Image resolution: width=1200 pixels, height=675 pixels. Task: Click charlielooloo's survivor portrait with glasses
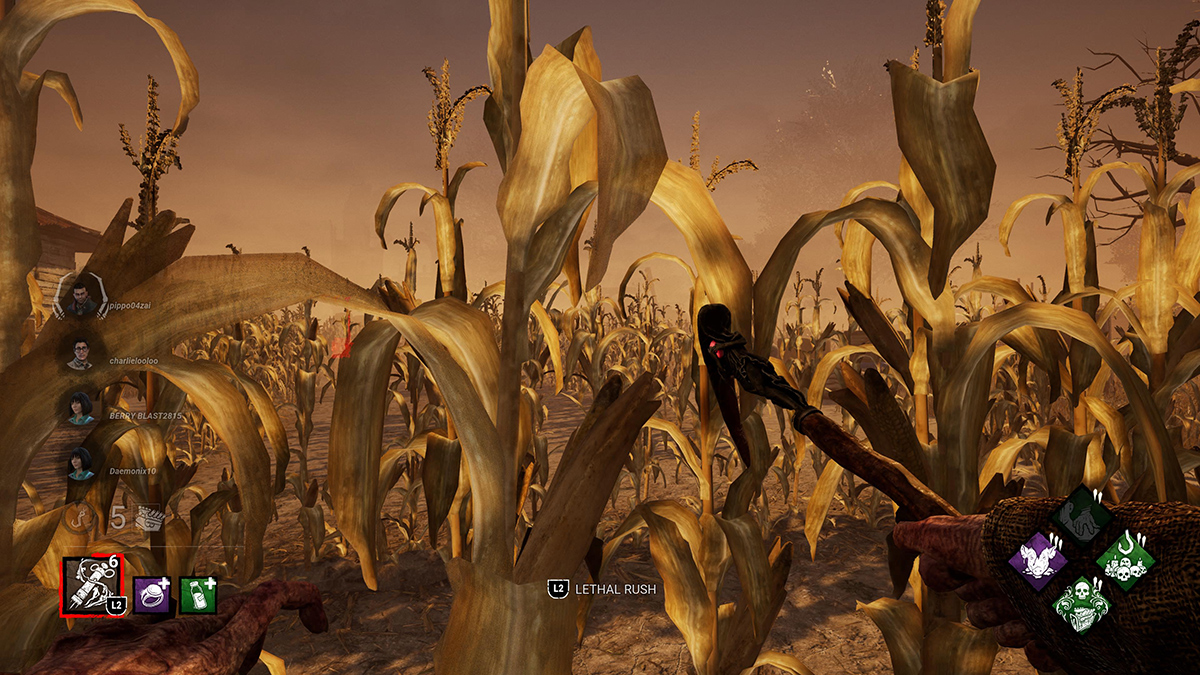[81, 352]
